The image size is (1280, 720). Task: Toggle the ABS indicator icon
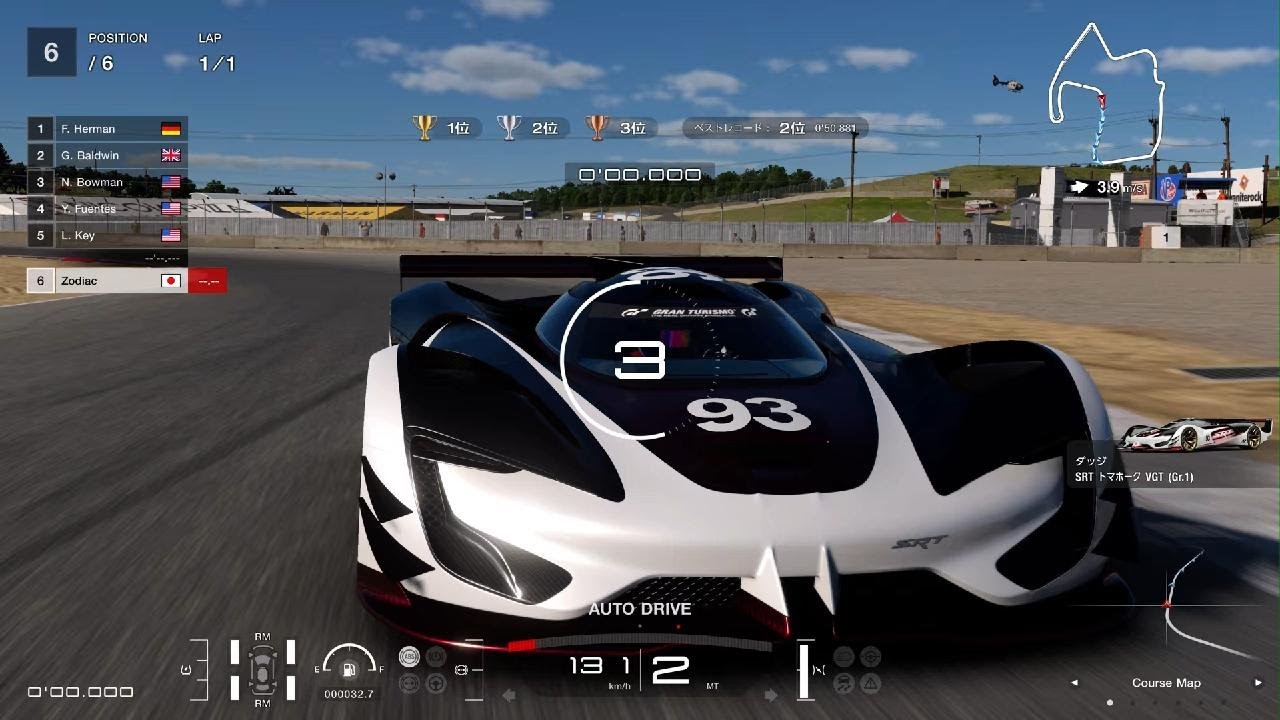pyautogui.click(x=408, y=657)
